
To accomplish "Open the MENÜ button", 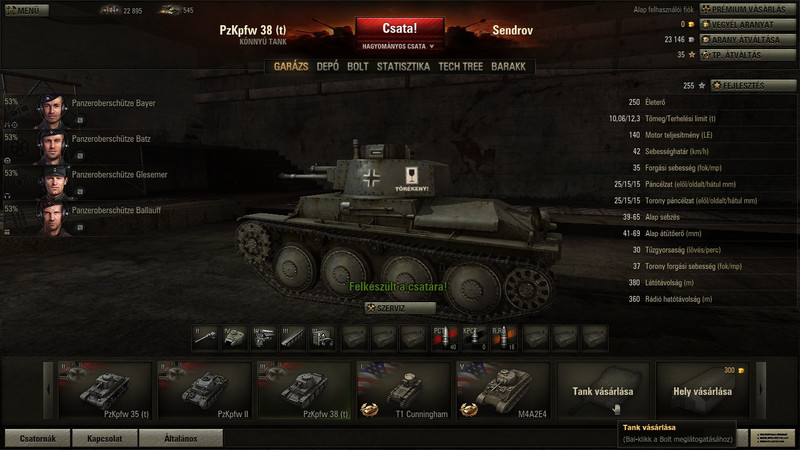I will click(25, 10).
